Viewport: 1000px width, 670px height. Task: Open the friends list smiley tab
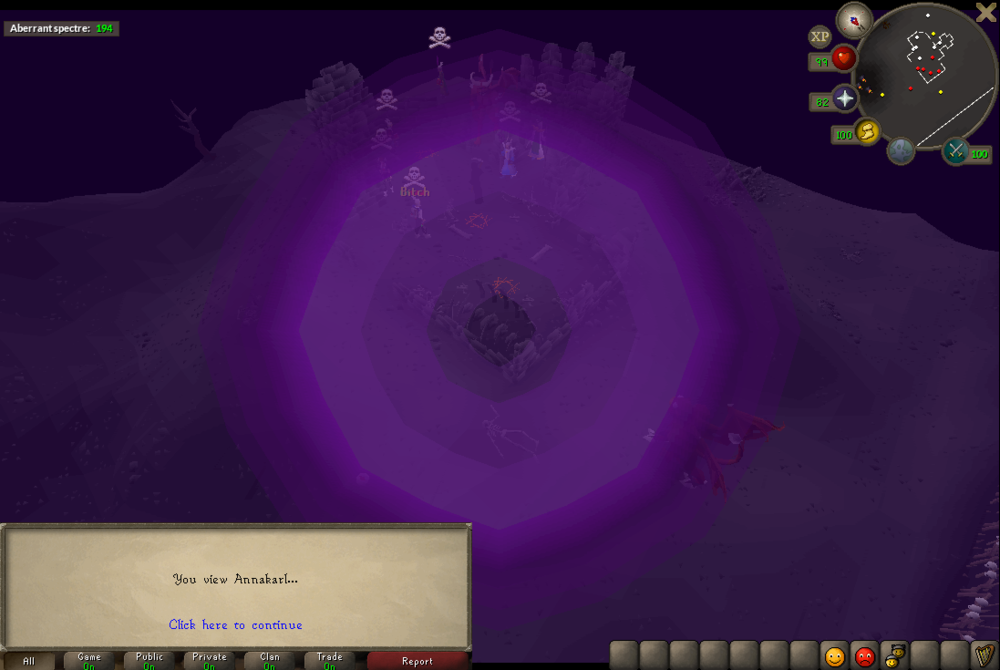(x=834, y=656)
